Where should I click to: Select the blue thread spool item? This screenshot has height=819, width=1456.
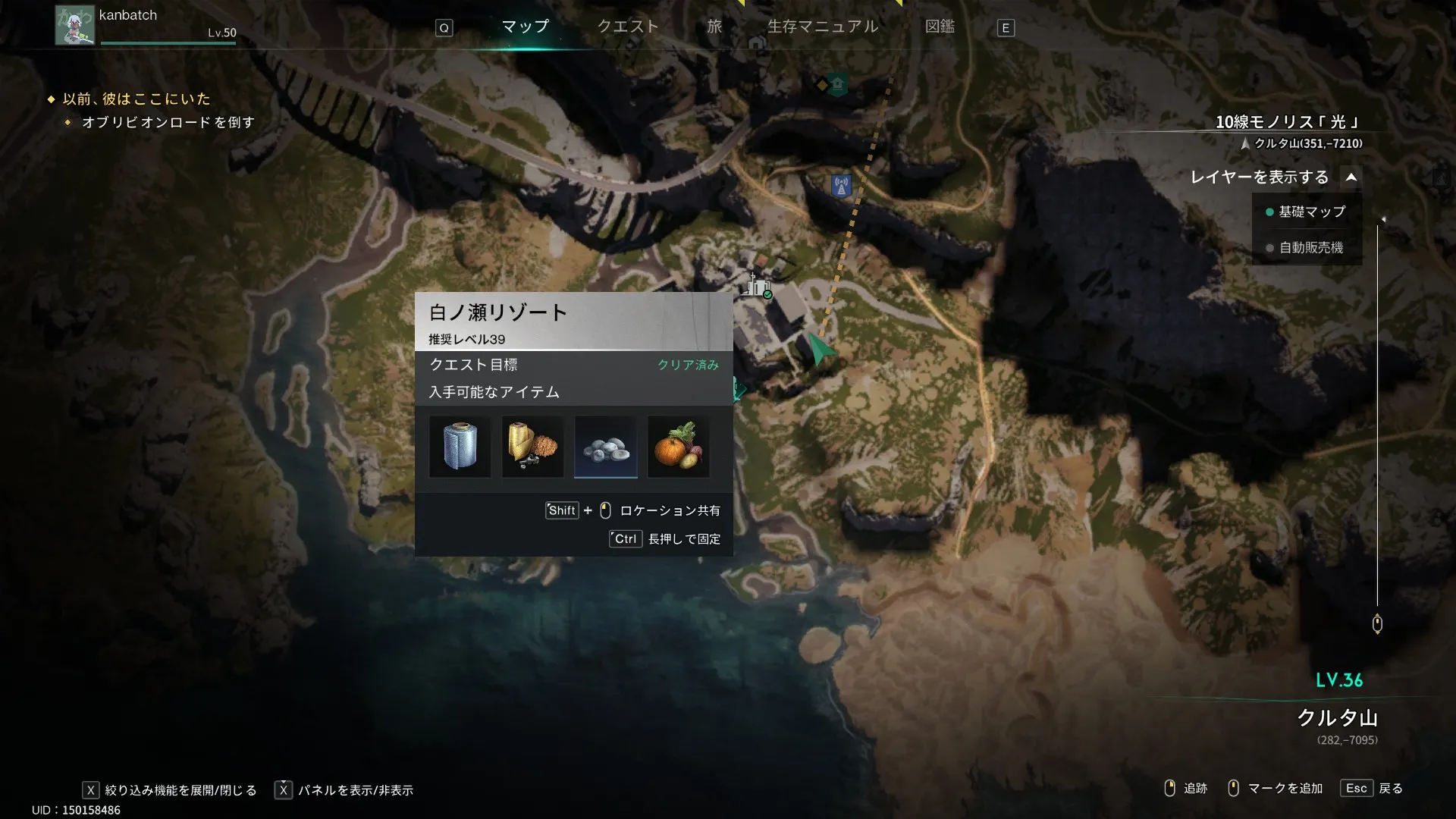[x=460, y=447]
